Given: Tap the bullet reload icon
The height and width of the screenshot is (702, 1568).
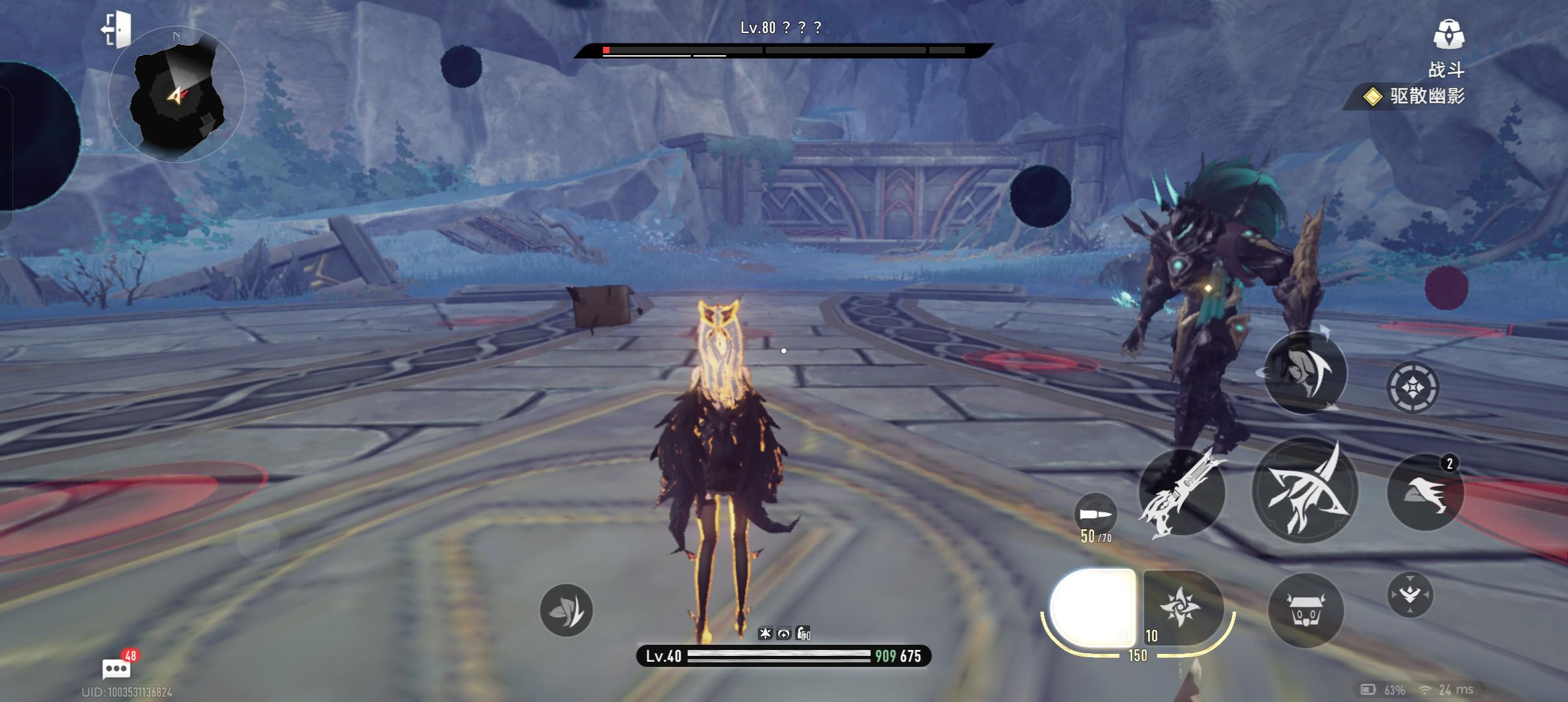Looking at the screenshot, I should [1095, 514].
